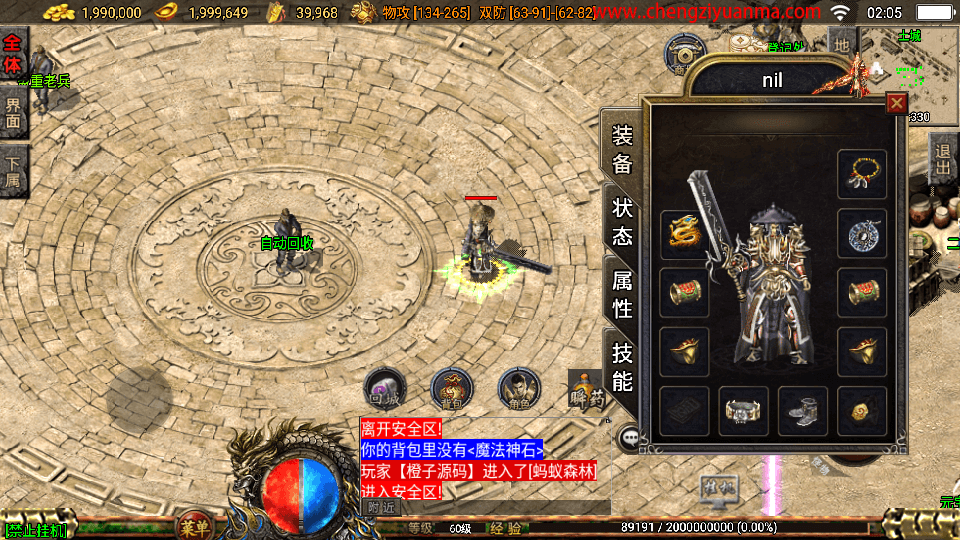Use the 瞬药 instant potion
Viewport: 960px width, 540px height.
[x=588, y=389]
